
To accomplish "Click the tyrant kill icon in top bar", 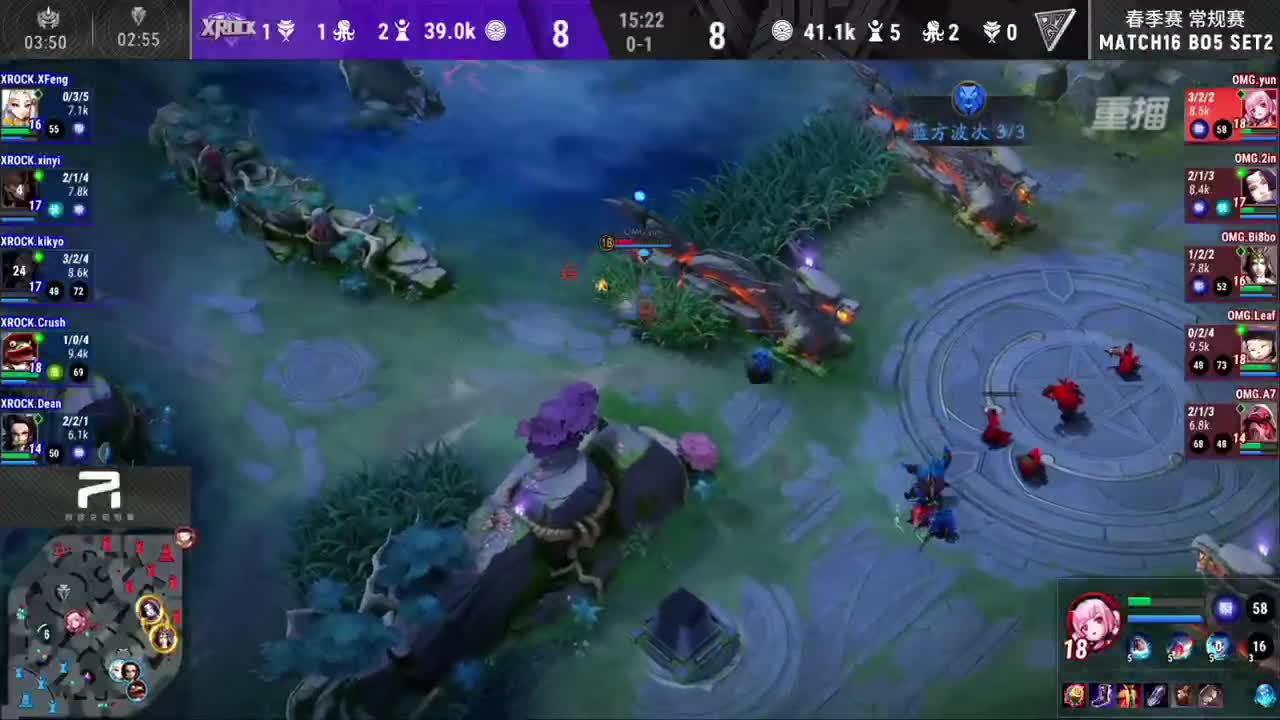I will 285,31.
